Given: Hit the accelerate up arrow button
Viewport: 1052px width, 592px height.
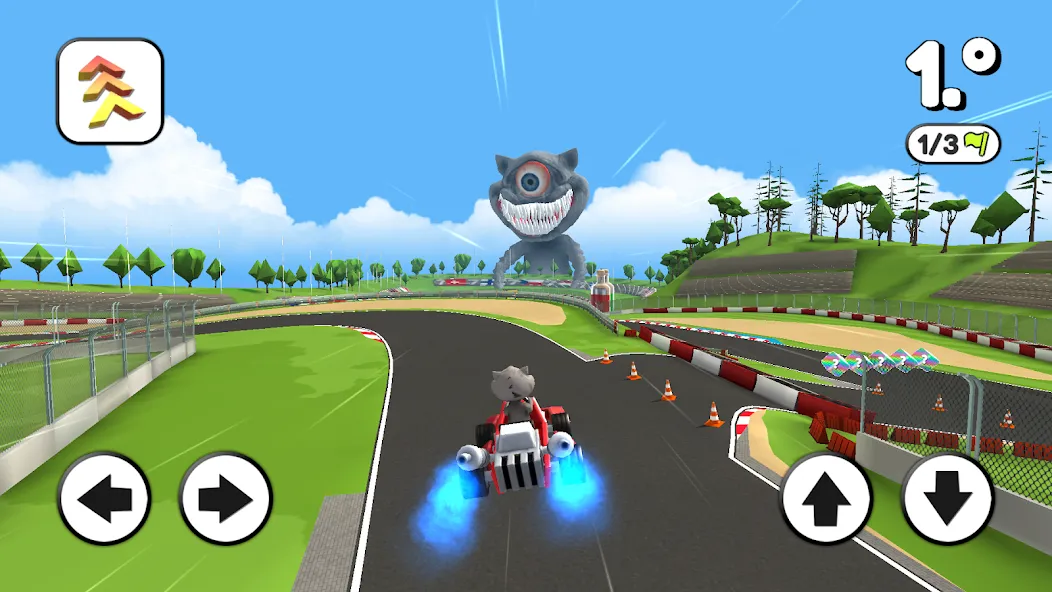Looking at the screenshot, I should pyautogui.click(x=826, y=498).
